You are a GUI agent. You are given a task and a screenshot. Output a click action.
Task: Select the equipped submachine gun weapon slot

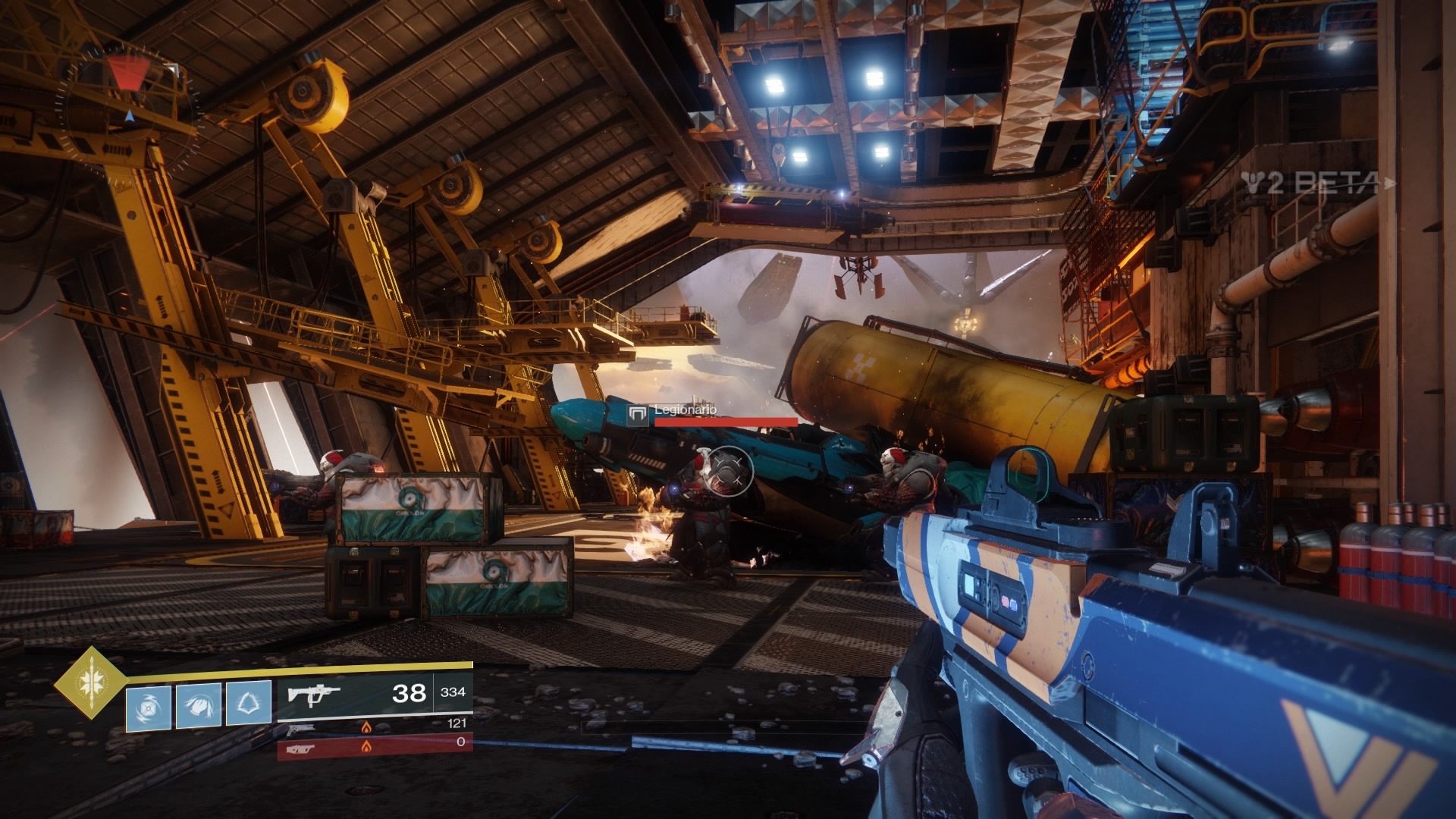point(375,693)
